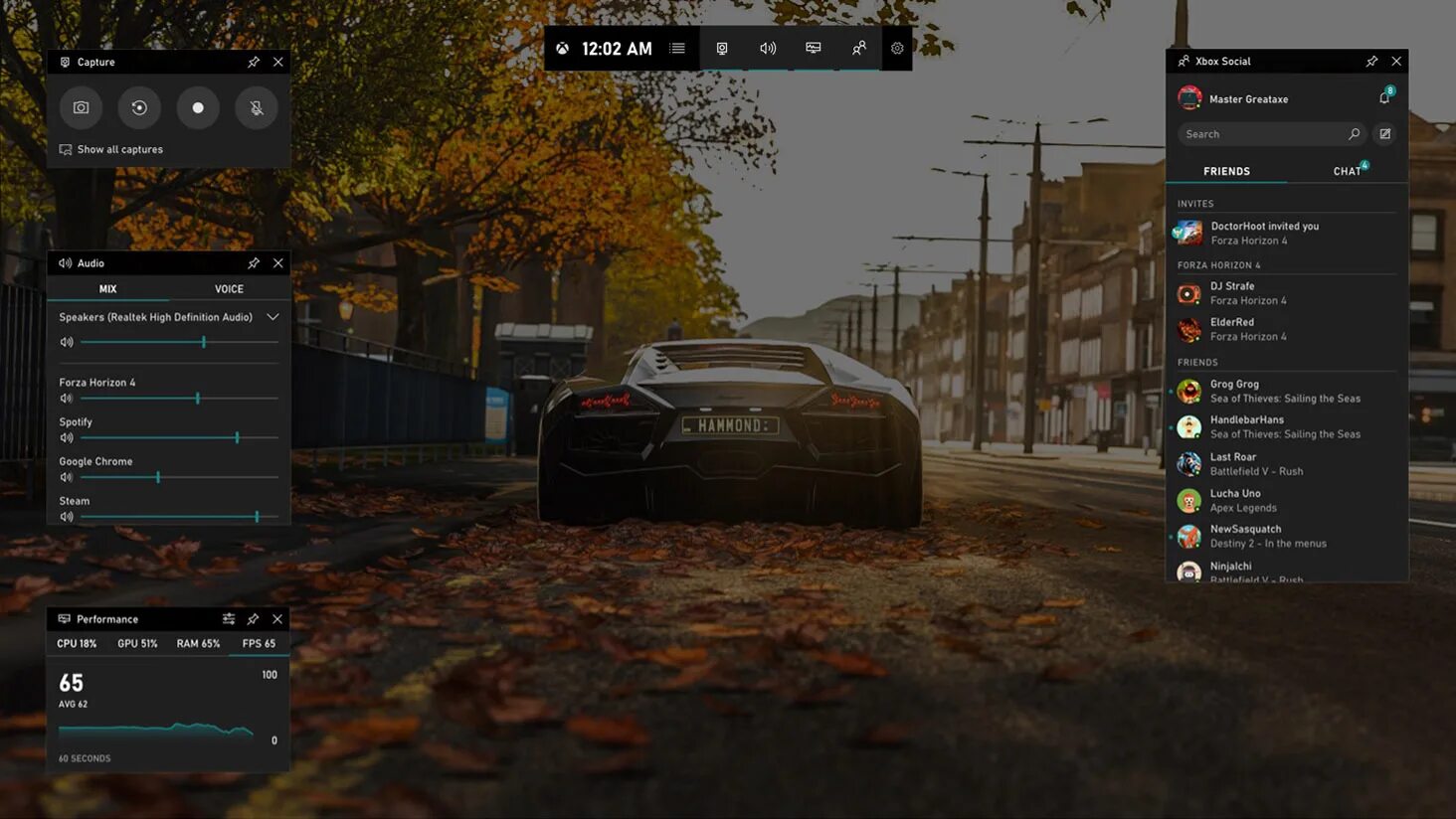Start recording with the record button

[198, 107]
